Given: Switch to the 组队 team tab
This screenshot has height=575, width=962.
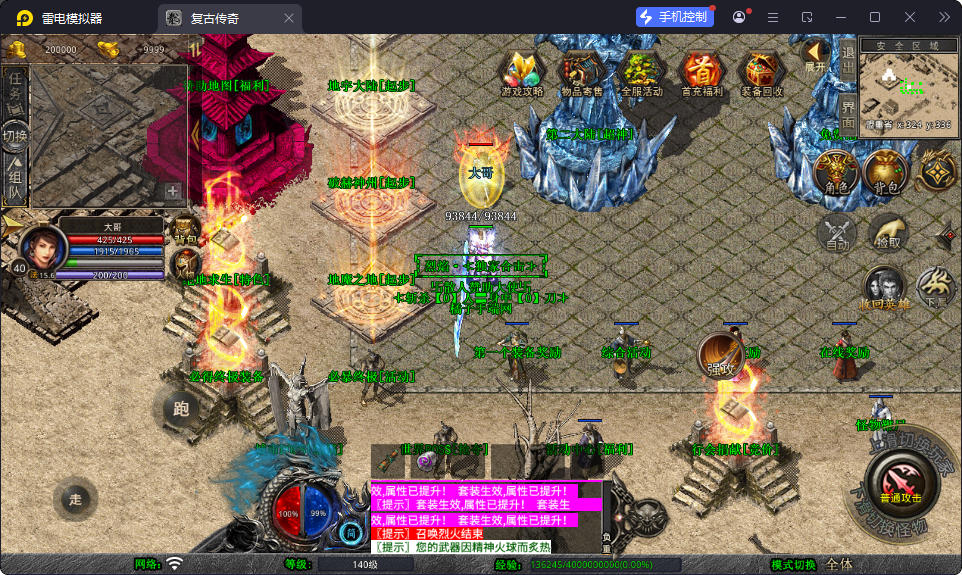Looking at the screenshot, I should click(15, 180).
